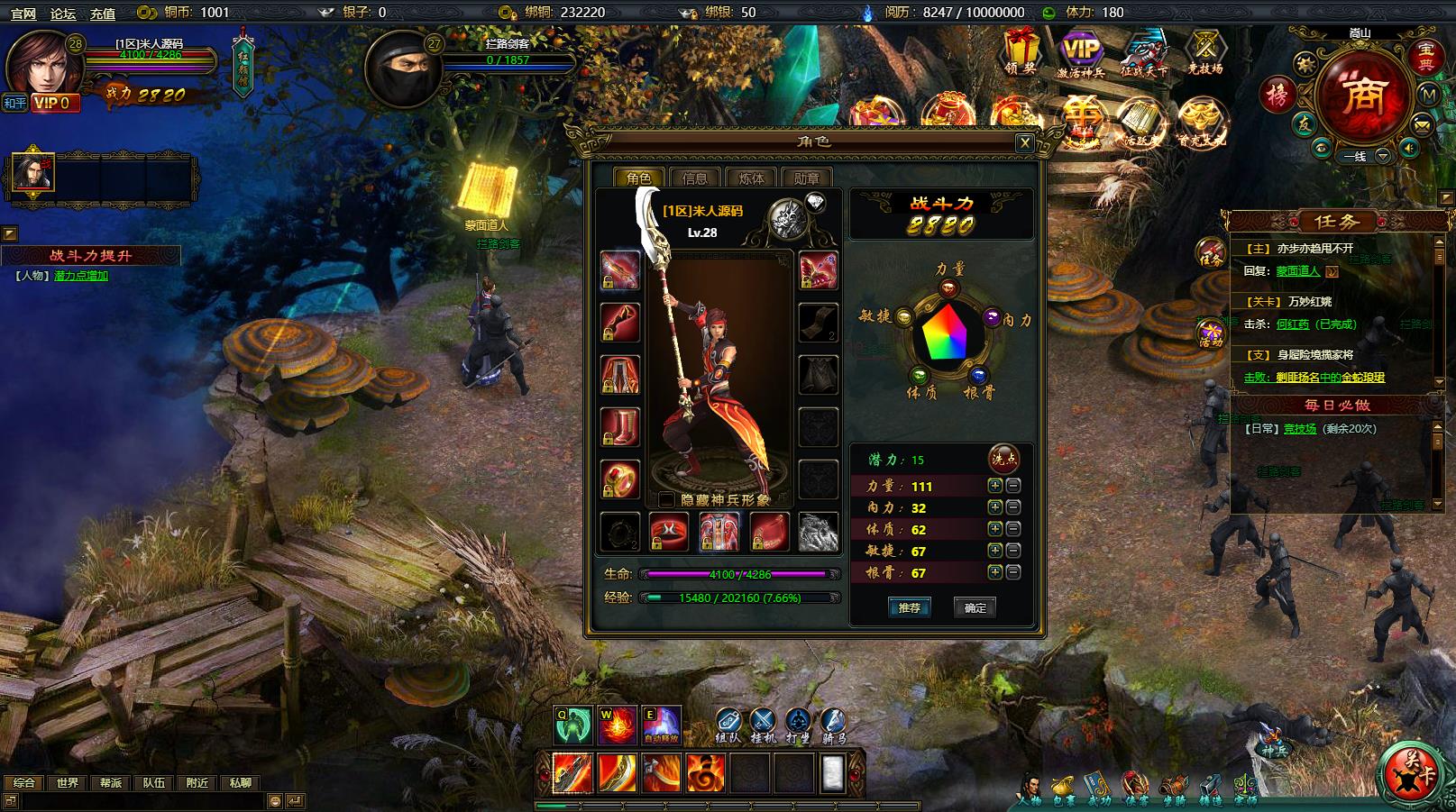Screen dimensions: 1456x812
Task: Click the red 洗点 reset button
Action: tap(1003, 459)
